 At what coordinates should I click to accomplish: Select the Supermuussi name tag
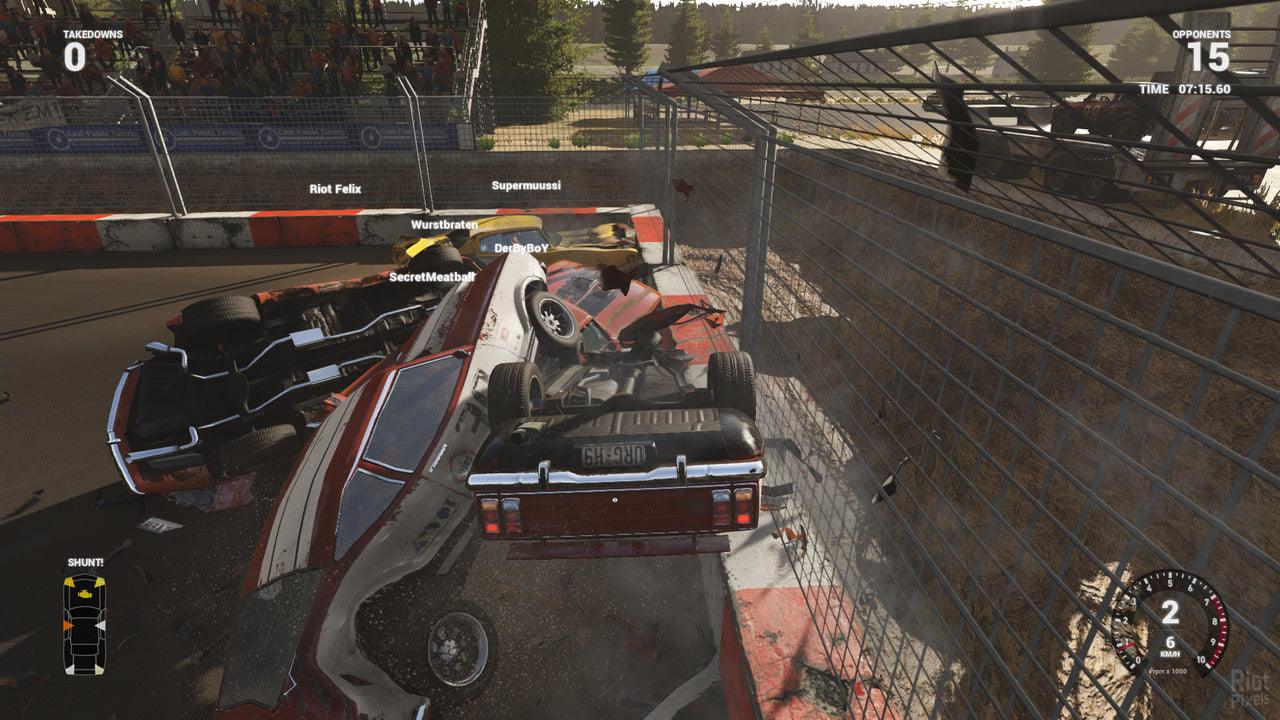pyautogui.click(x=526, y=185)
